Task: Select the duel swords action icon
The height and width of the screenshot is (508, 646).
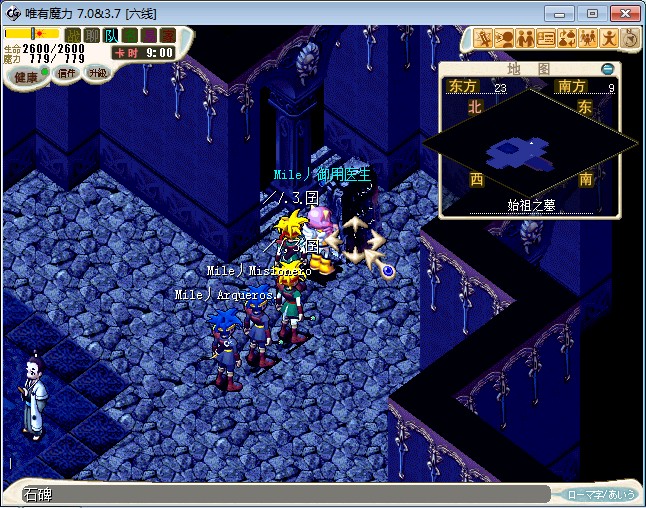Action: [484, 39]
